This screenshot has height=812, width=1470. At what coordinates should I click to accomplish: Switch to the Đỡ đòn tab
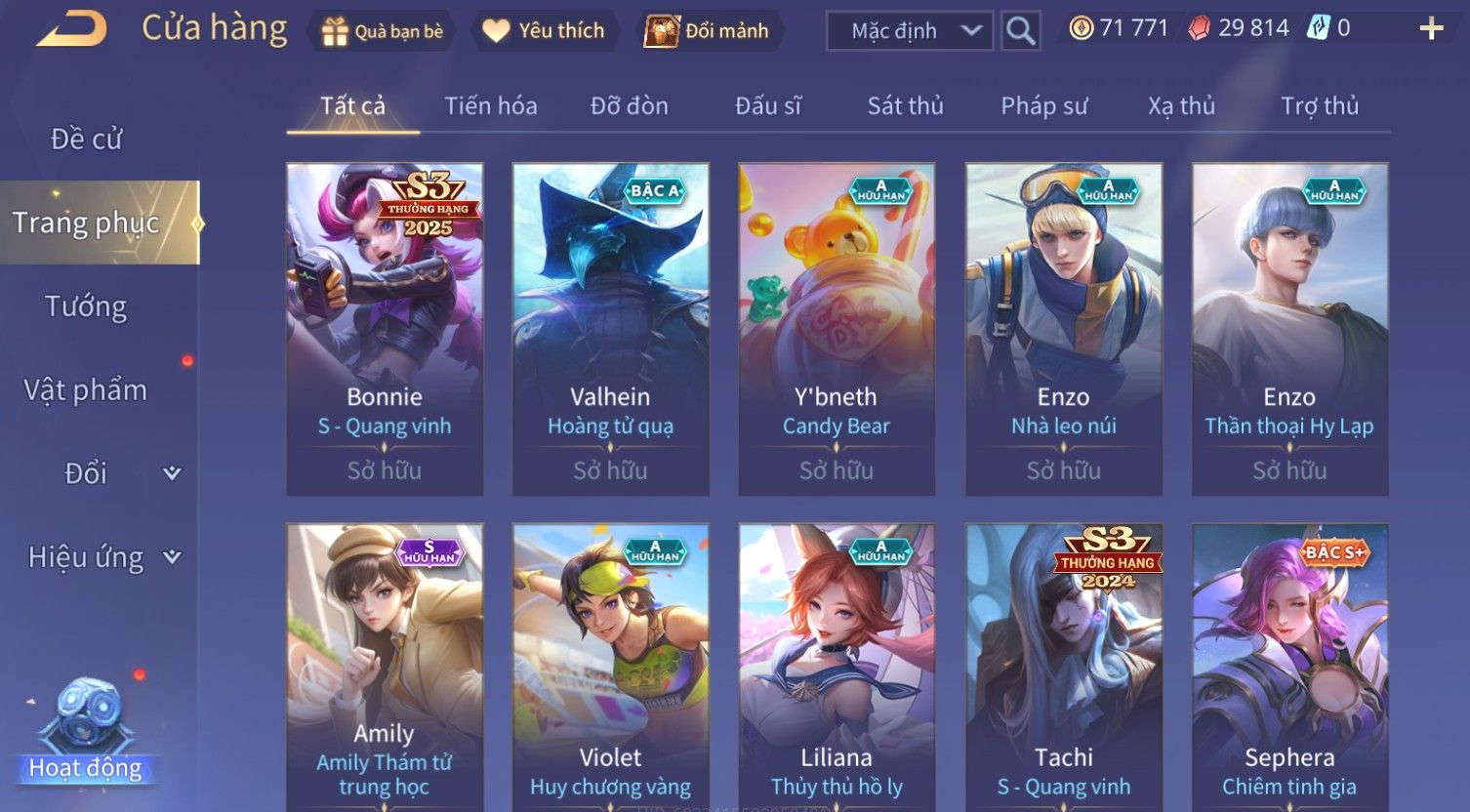[x=629, y=105]
